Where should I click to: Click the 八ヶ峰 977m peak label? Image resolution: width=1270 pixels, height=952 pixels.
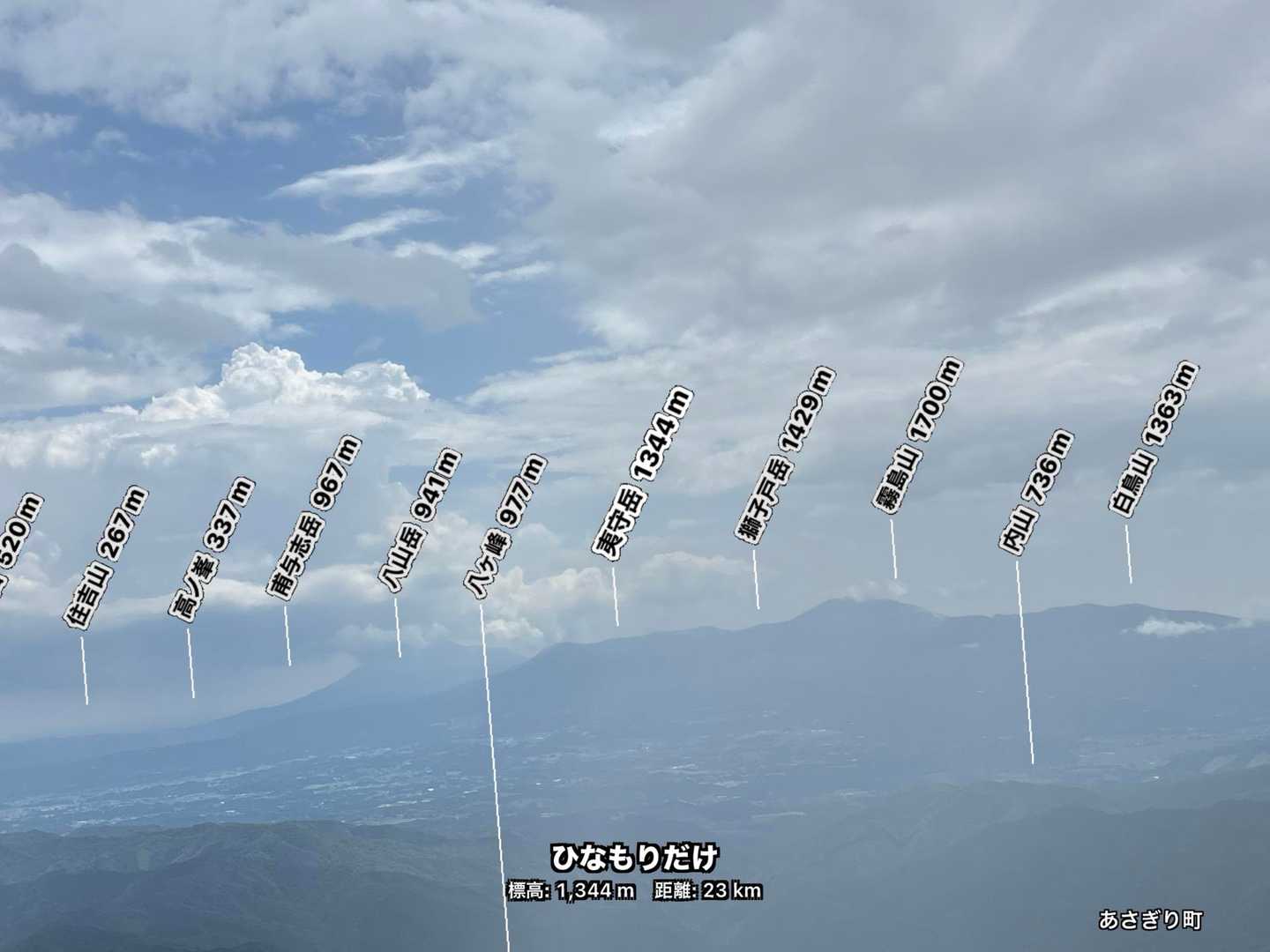click(x=504, y=526)
